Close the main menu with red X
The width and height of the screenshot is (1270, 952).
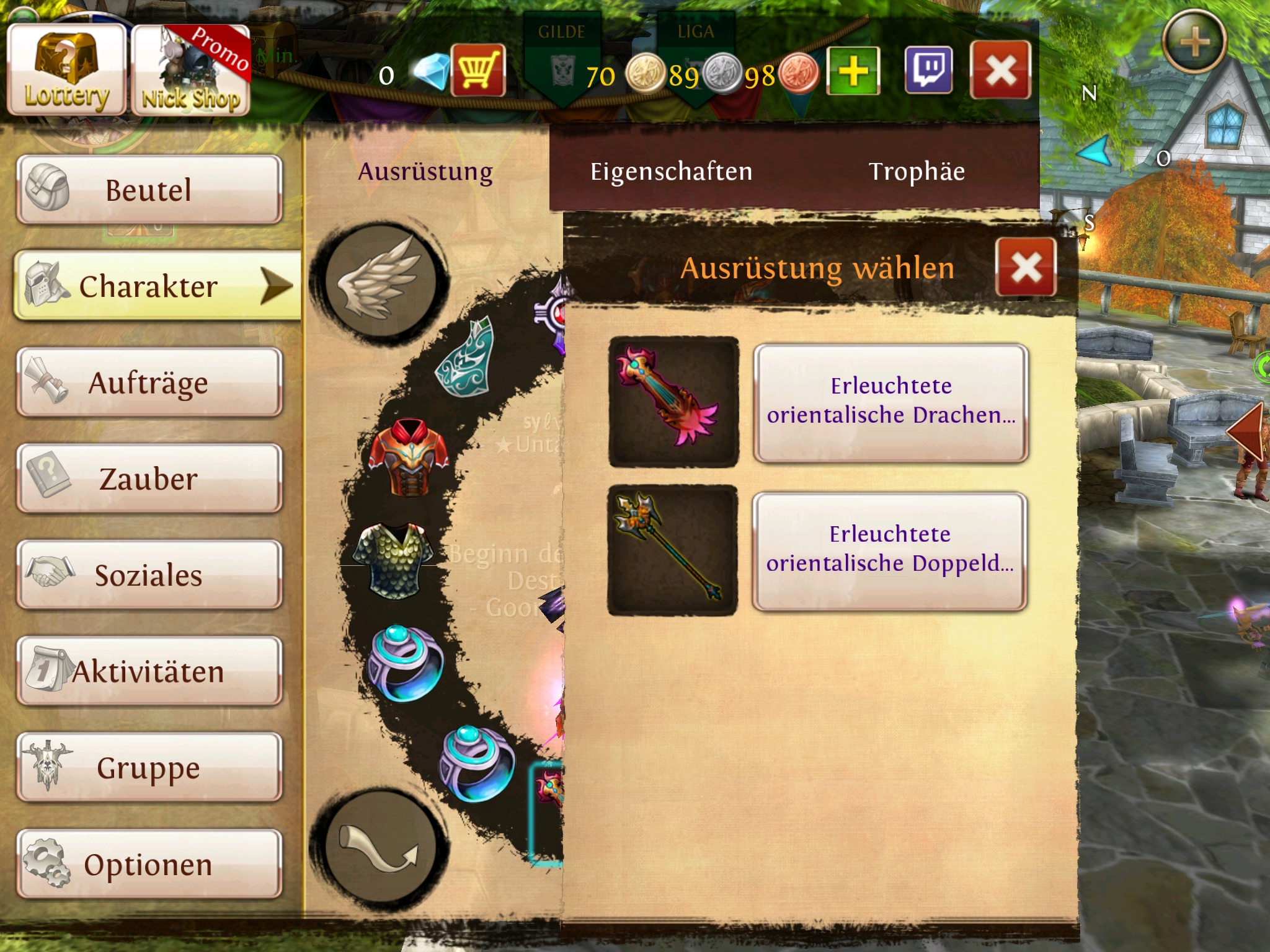pos(1000,70)
